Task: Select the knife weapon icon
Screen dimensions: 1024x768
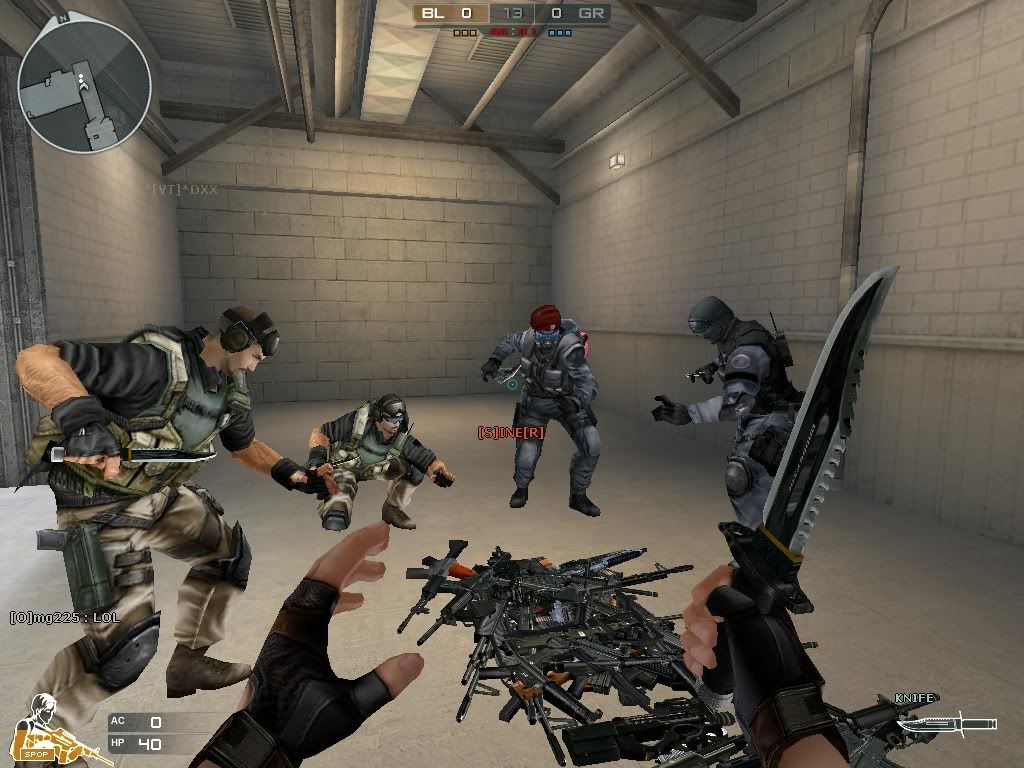Action: pos(945,723)
